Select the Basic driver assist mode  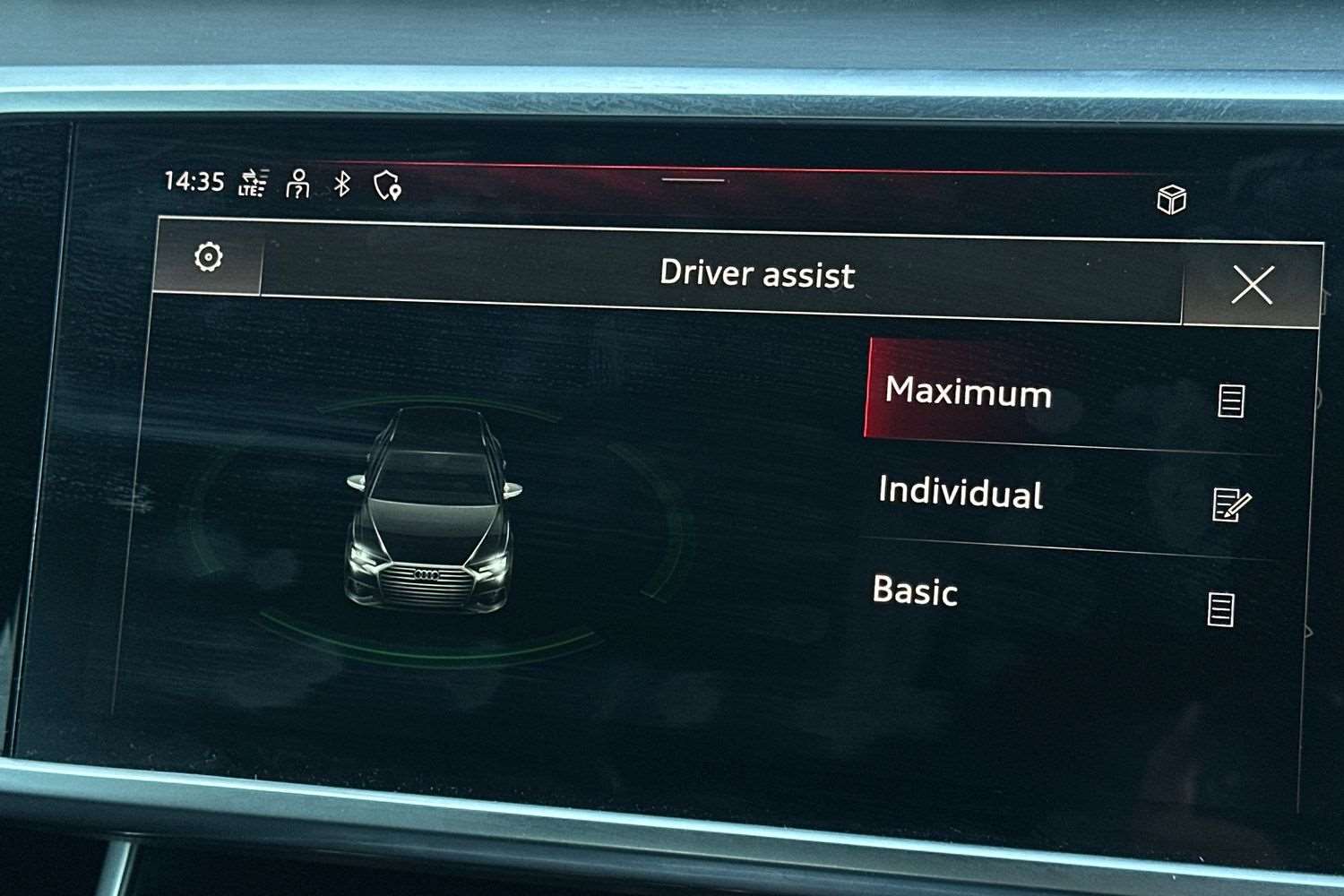click(916, 591)
